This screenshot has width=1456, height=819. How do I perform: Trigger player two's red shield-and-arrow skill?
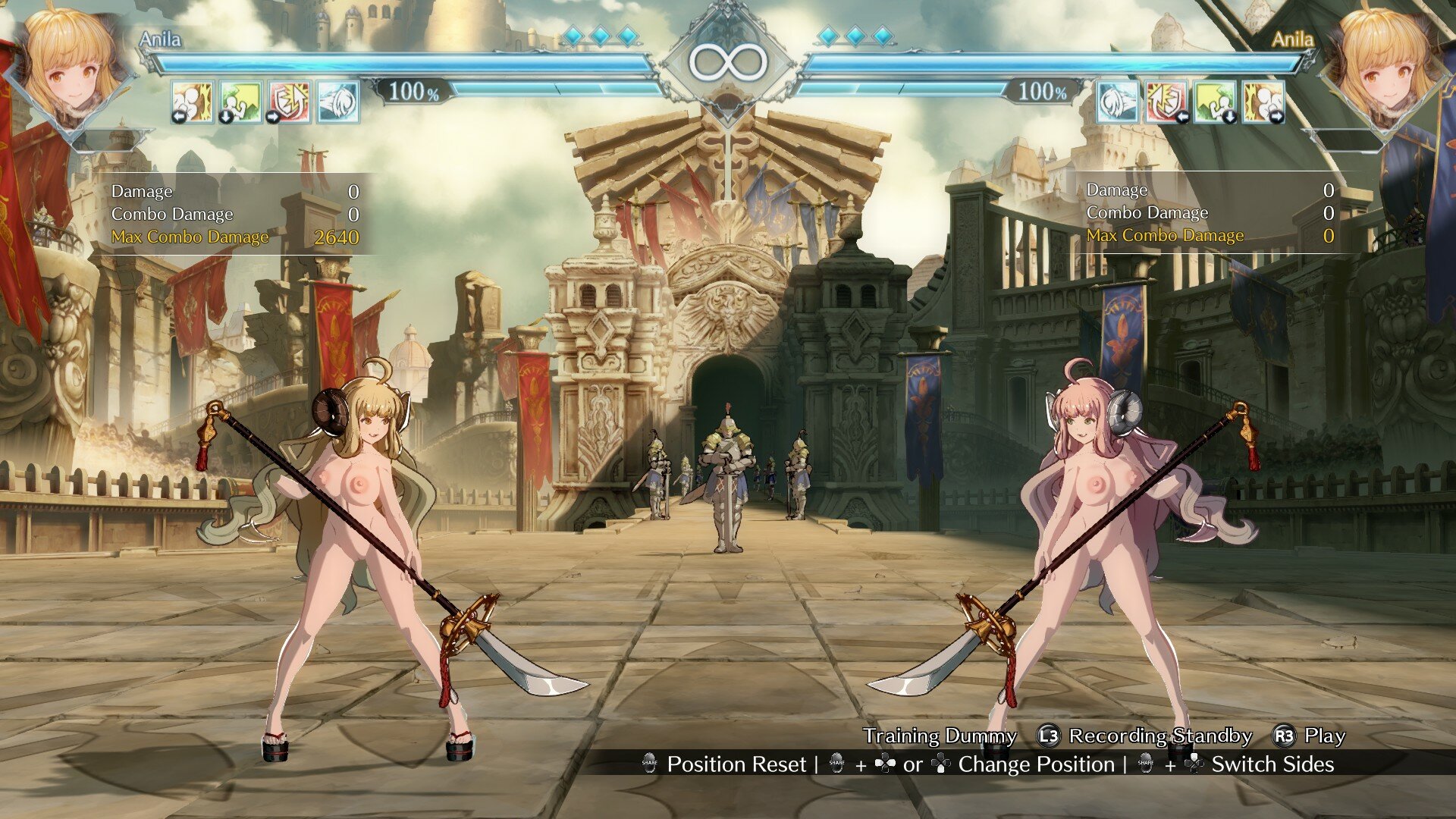1166,102
